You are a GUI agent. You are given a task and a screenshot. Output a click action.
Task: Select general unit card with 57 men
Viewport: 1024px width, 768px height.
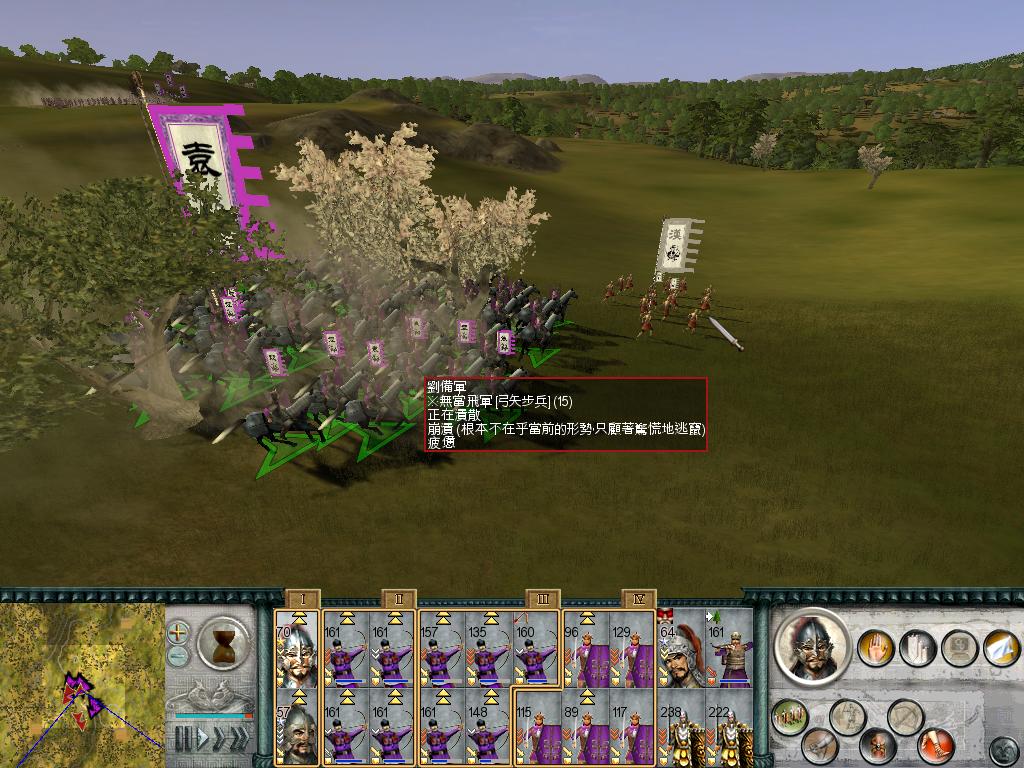point(297,727)
